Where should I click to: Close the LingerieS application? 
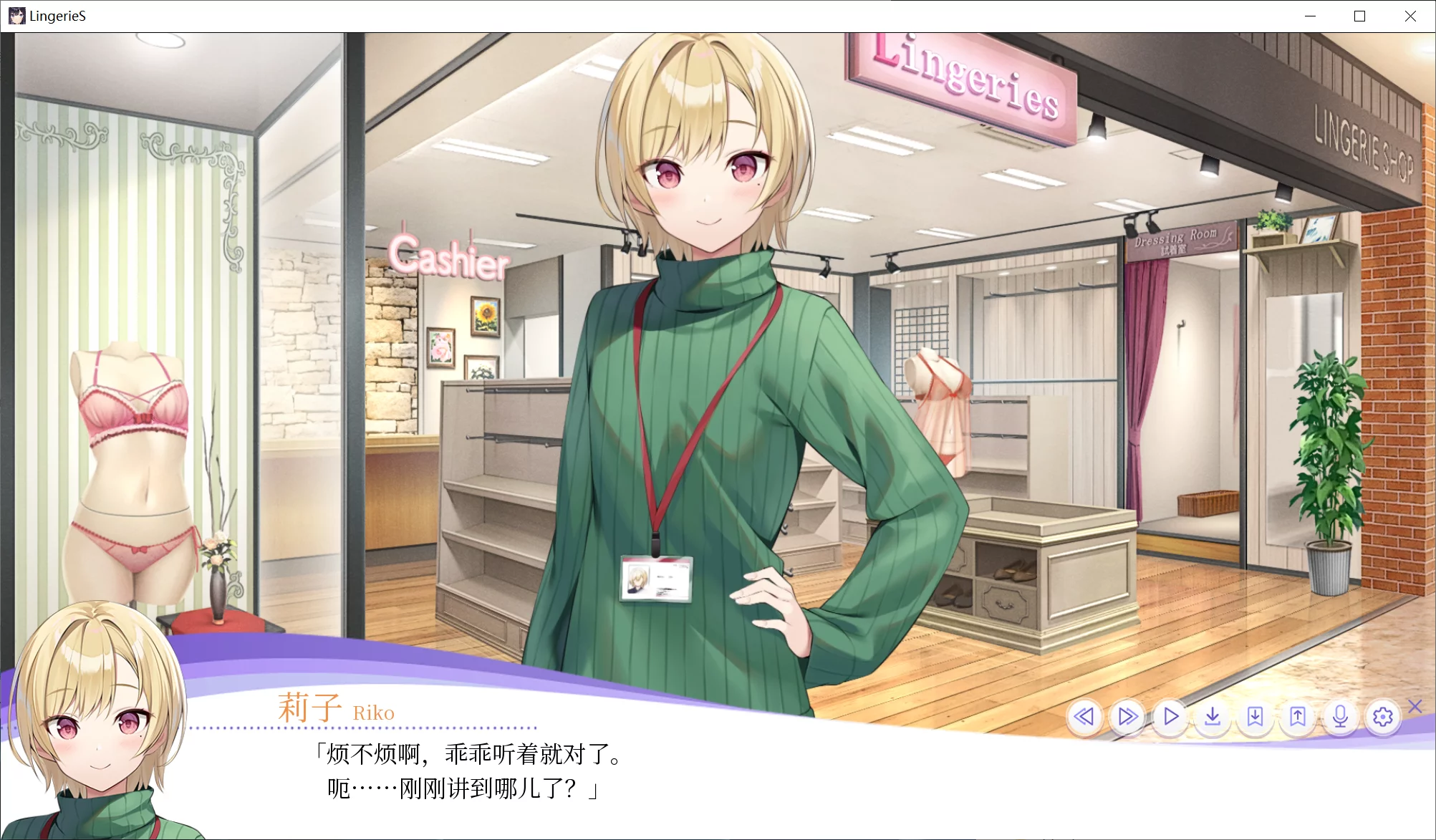(x=1410, y=16)
